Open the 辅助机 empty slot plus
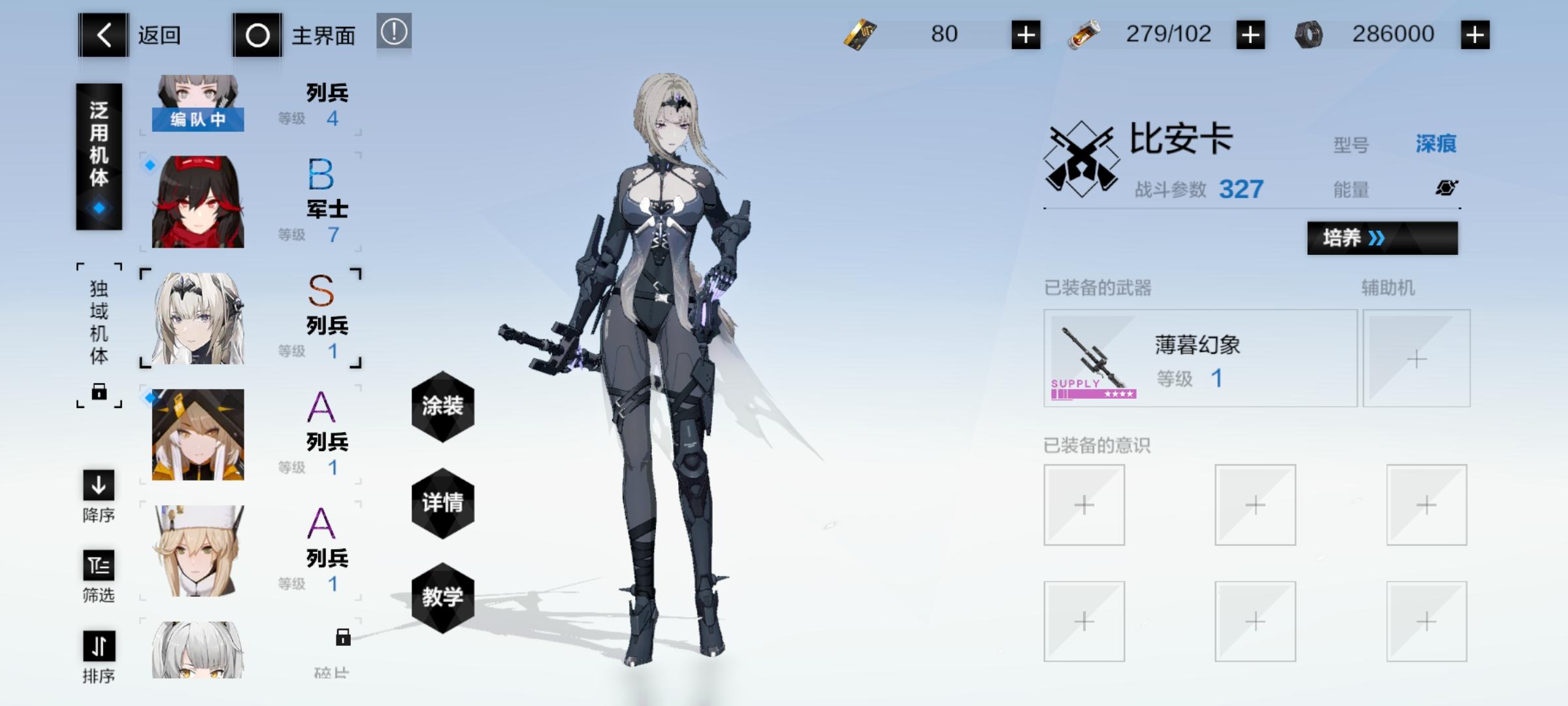1568x706 pixels. pos(1416,358)
